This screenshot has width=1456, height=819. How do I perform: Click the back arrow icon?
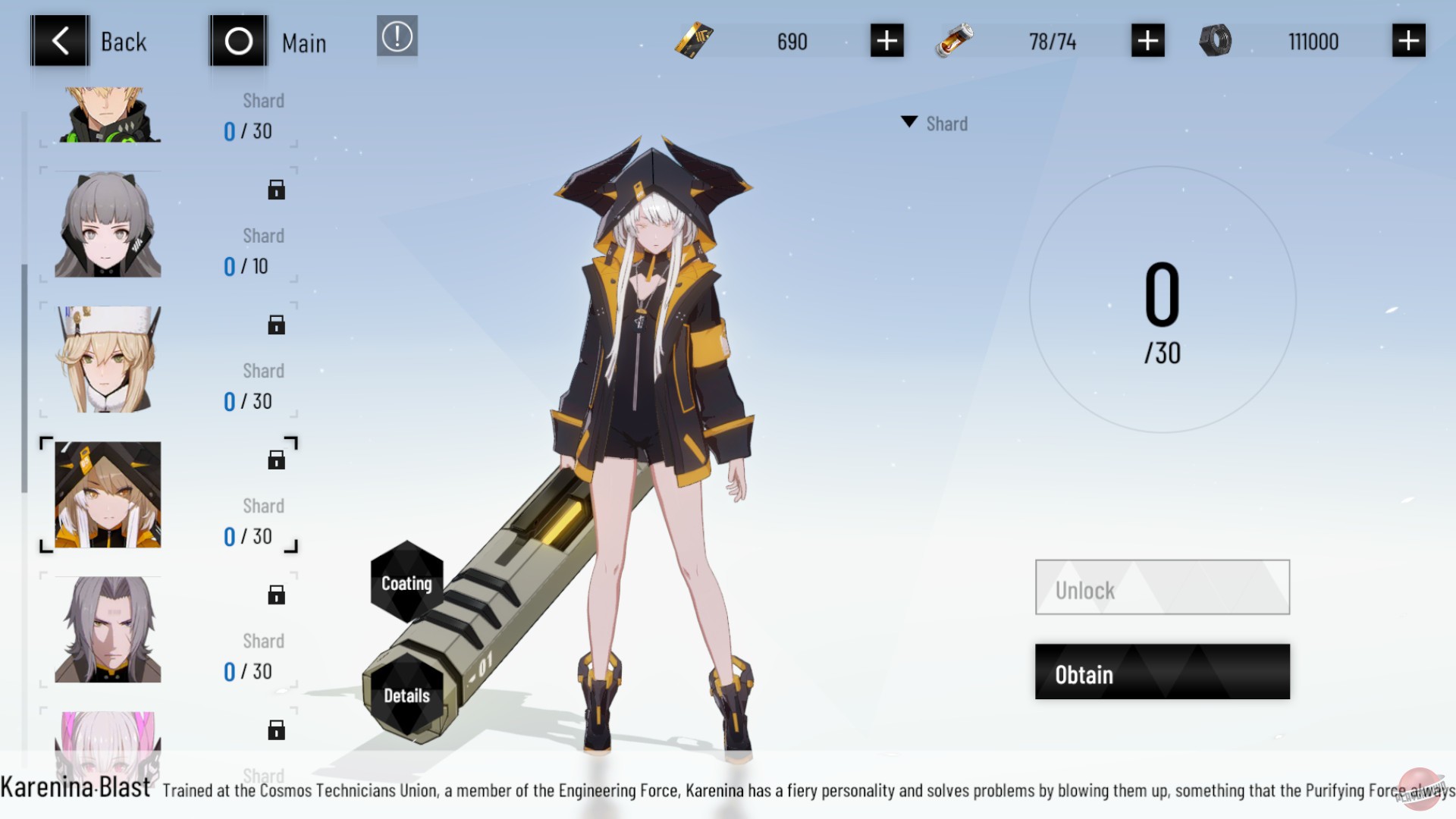pyautogui.click(x=60, y=40)
